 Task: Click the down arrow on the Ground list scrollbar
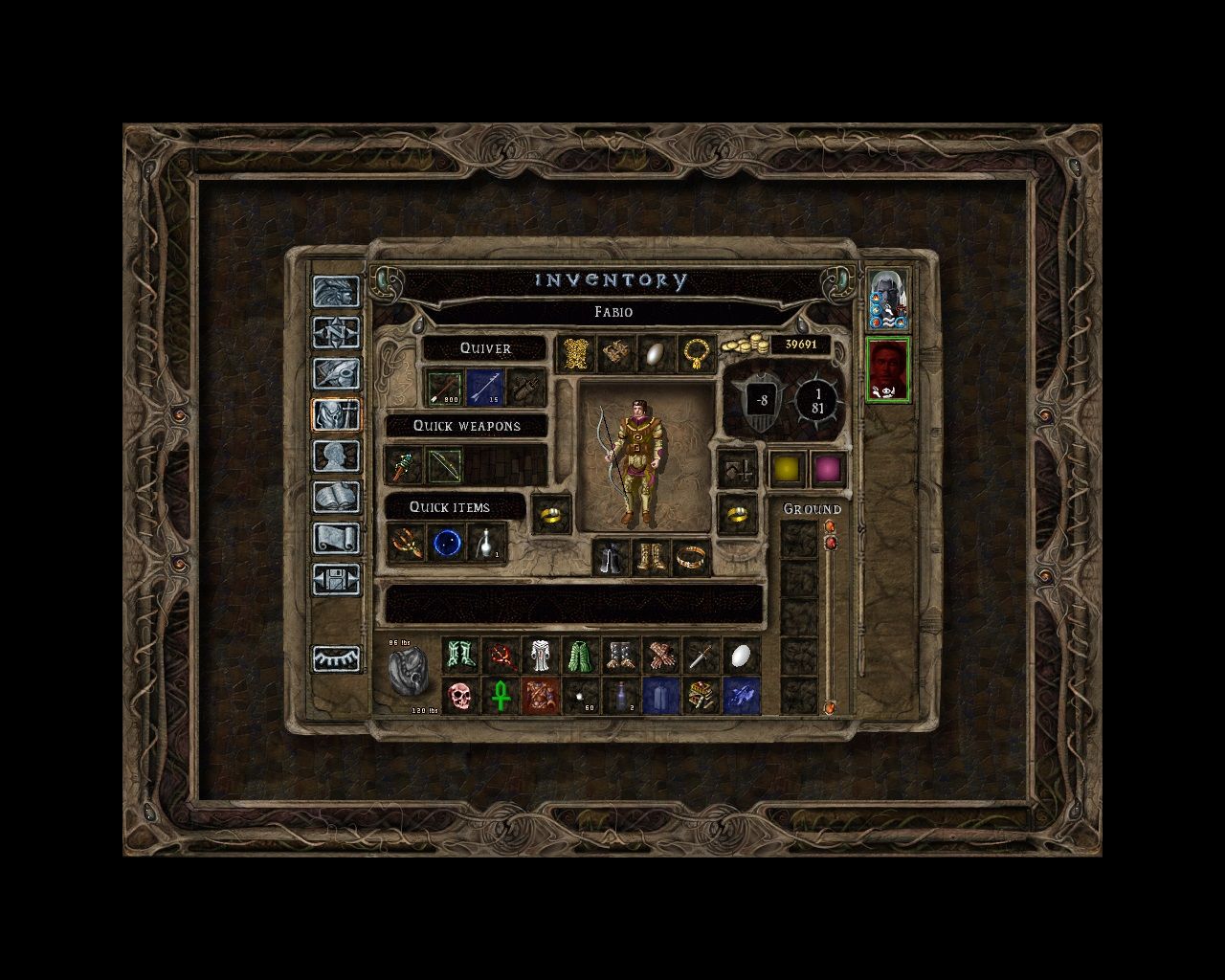click(830, 706)
